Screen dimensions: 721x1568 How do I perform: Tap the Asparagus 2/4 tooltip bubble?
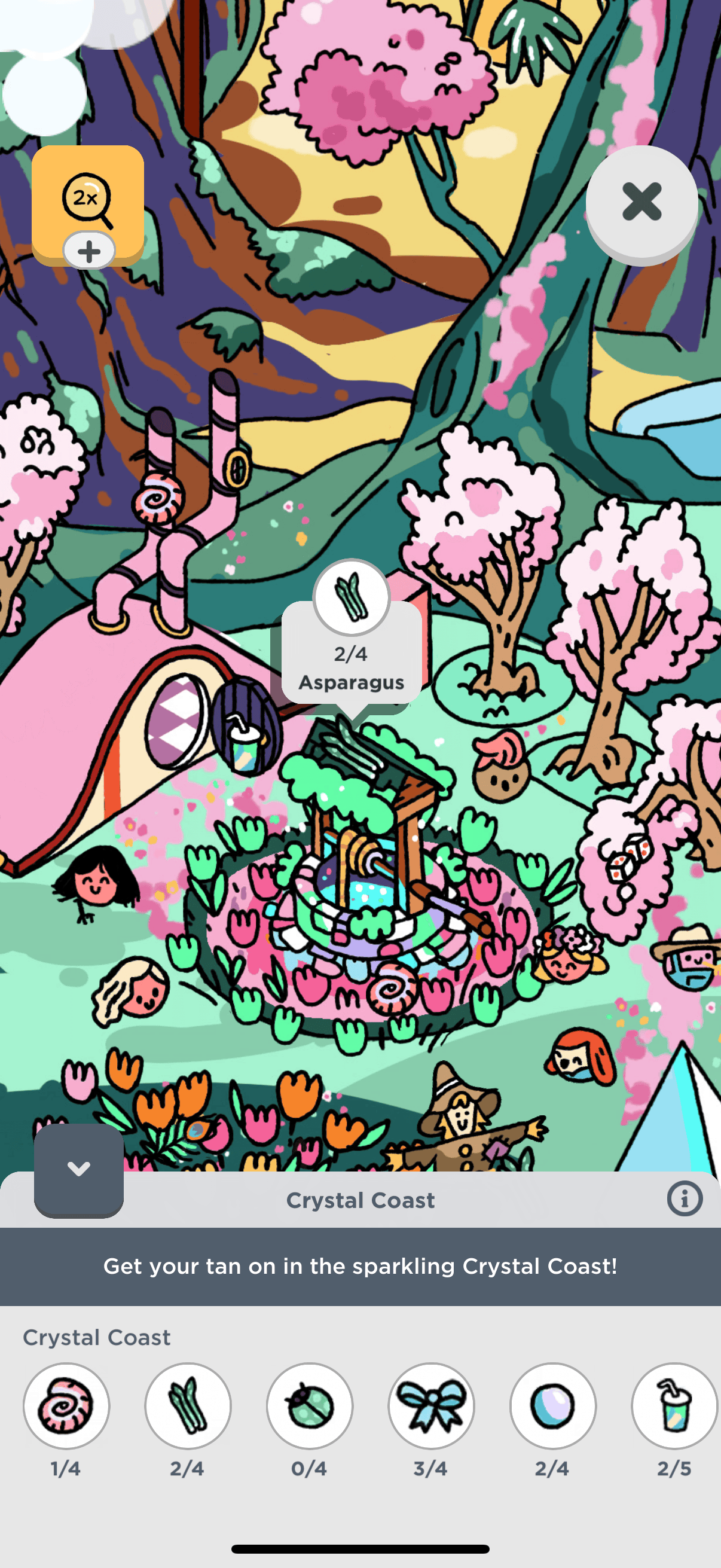pos(352,654)
